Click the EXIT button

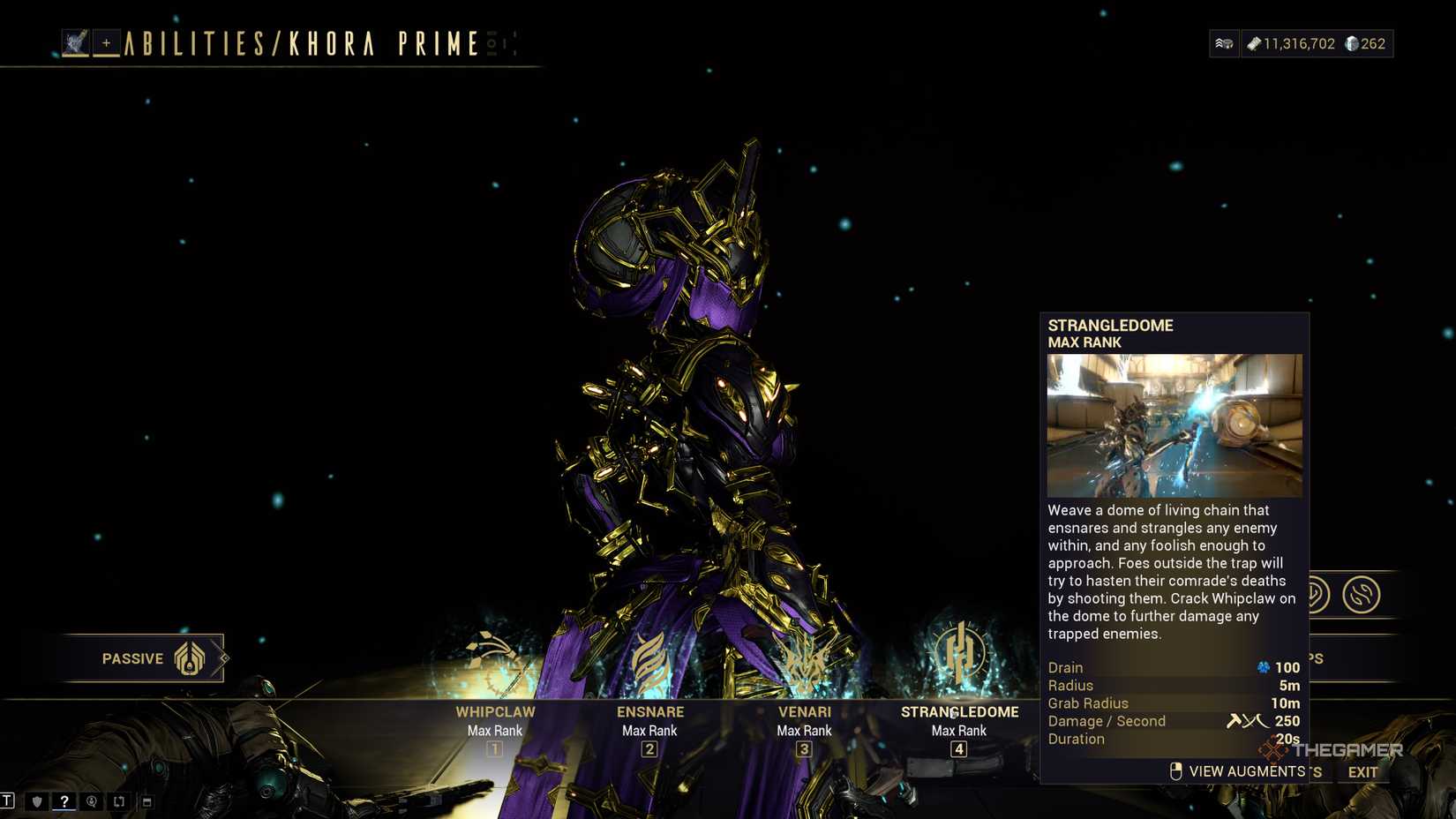coord(1363,772)
